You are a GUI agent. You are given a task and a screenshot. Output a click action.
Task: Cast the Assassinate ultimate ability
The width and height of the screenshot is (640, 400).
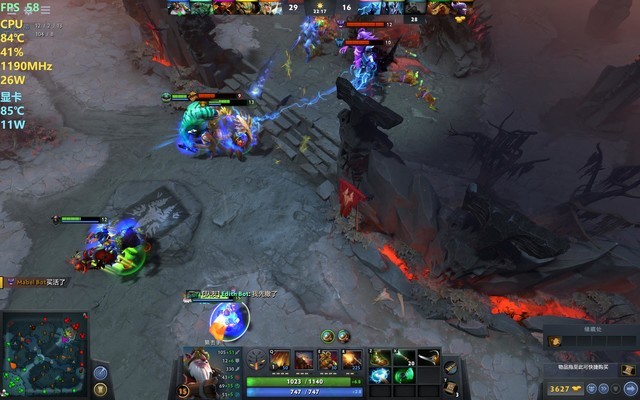click(x=352, y=360)
